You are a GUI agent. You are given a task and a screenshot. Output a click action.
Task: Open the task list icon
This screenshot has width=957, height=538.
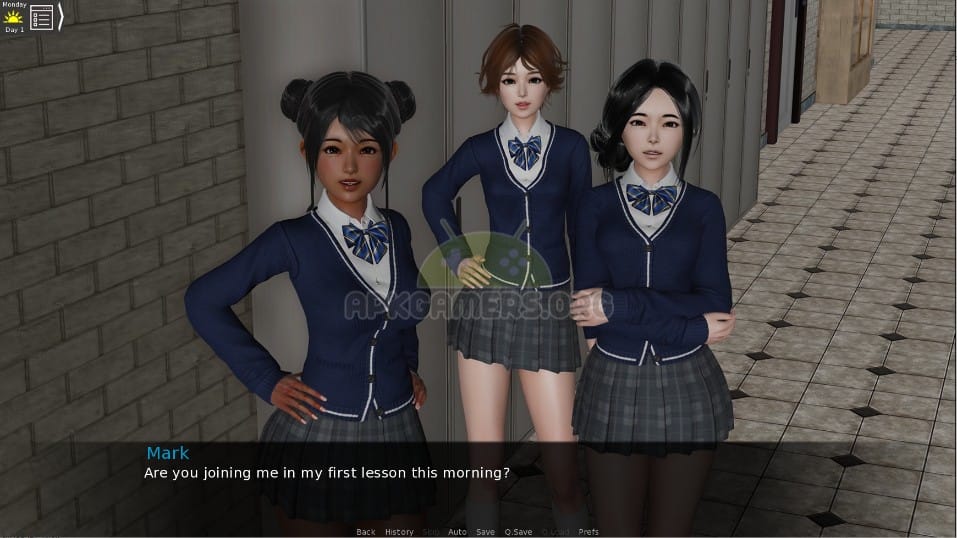click(x=41, y=17)
